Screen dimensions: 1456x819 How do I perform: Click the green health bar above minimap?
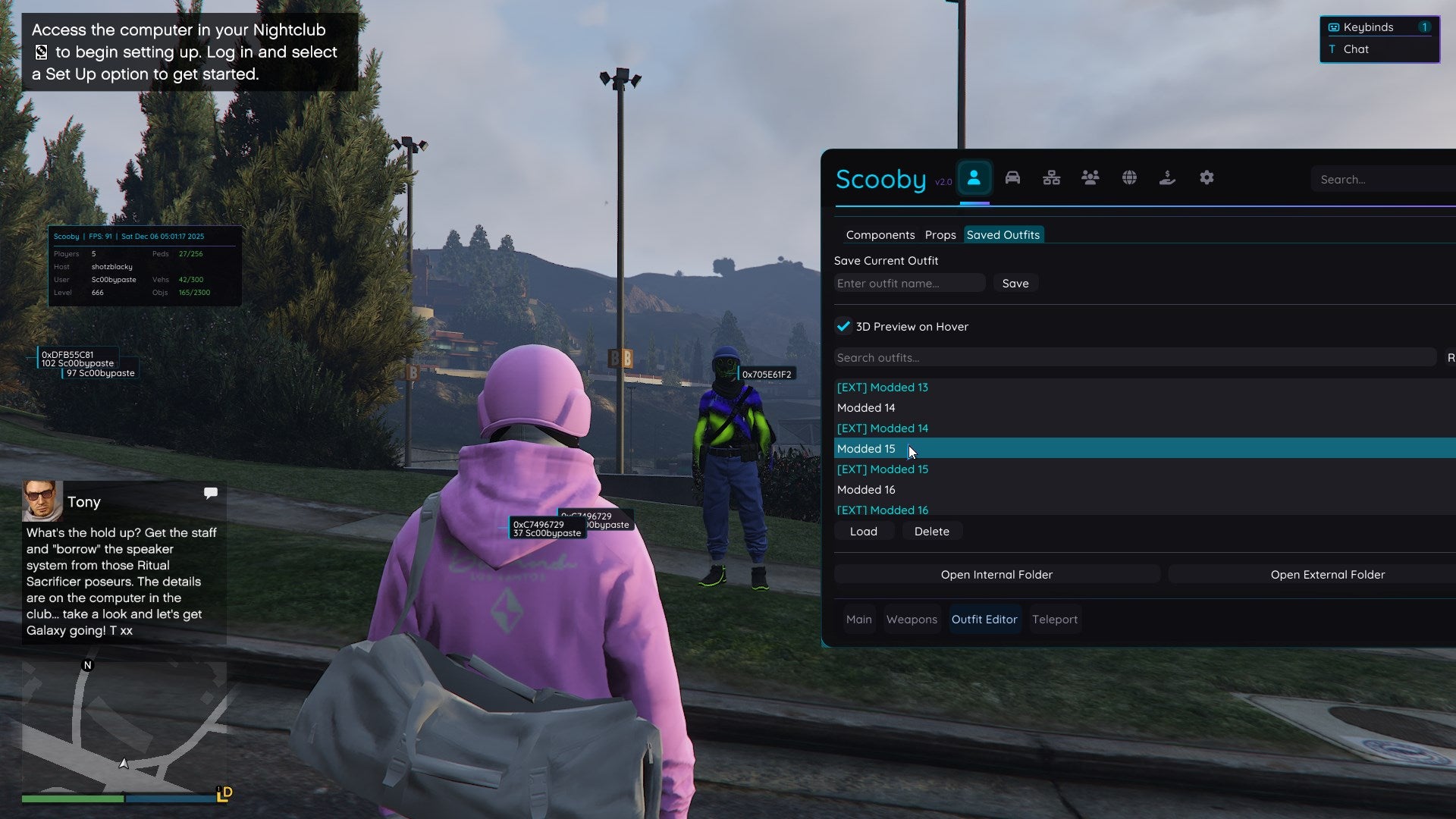72,799
